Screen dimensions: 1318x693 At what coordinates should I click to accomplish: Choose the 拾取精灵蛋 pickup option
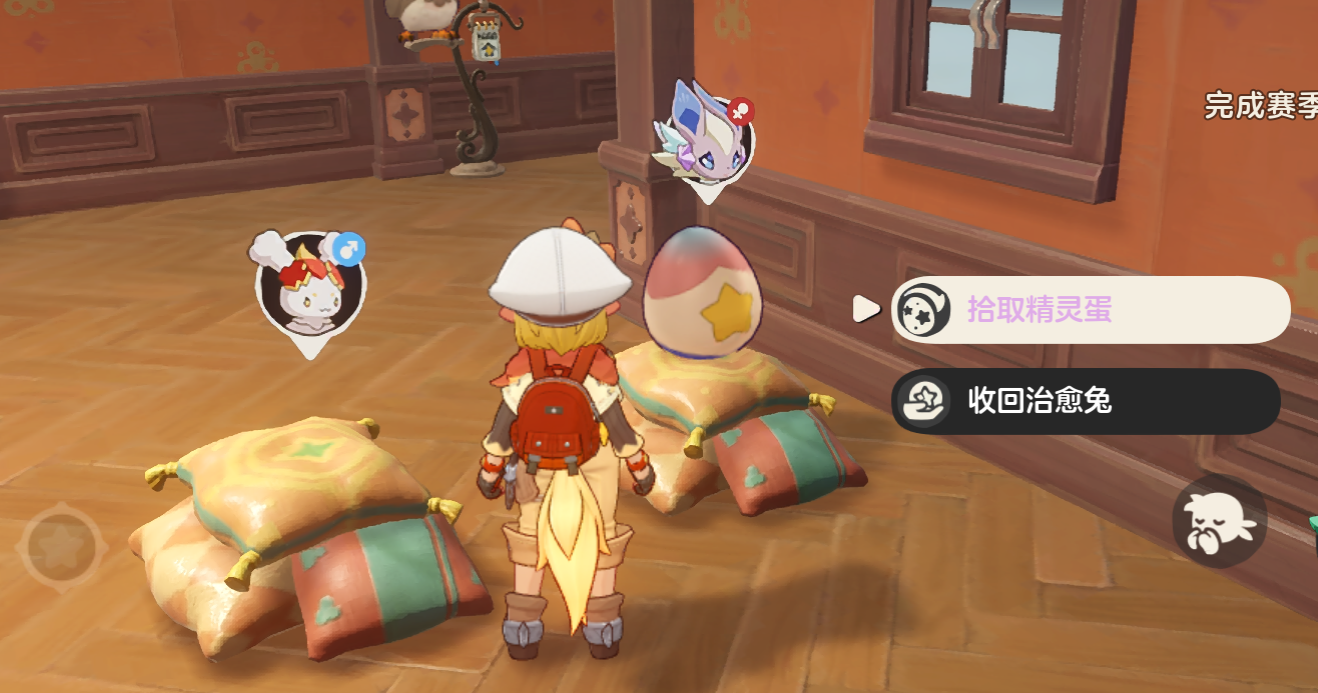(x=1088, y=310)
